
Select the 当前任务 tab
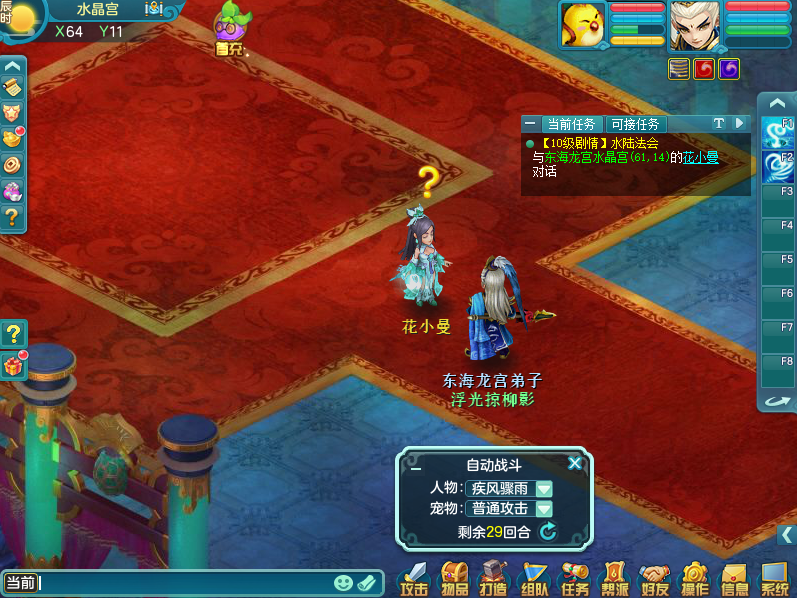click(x=572, y=124)
